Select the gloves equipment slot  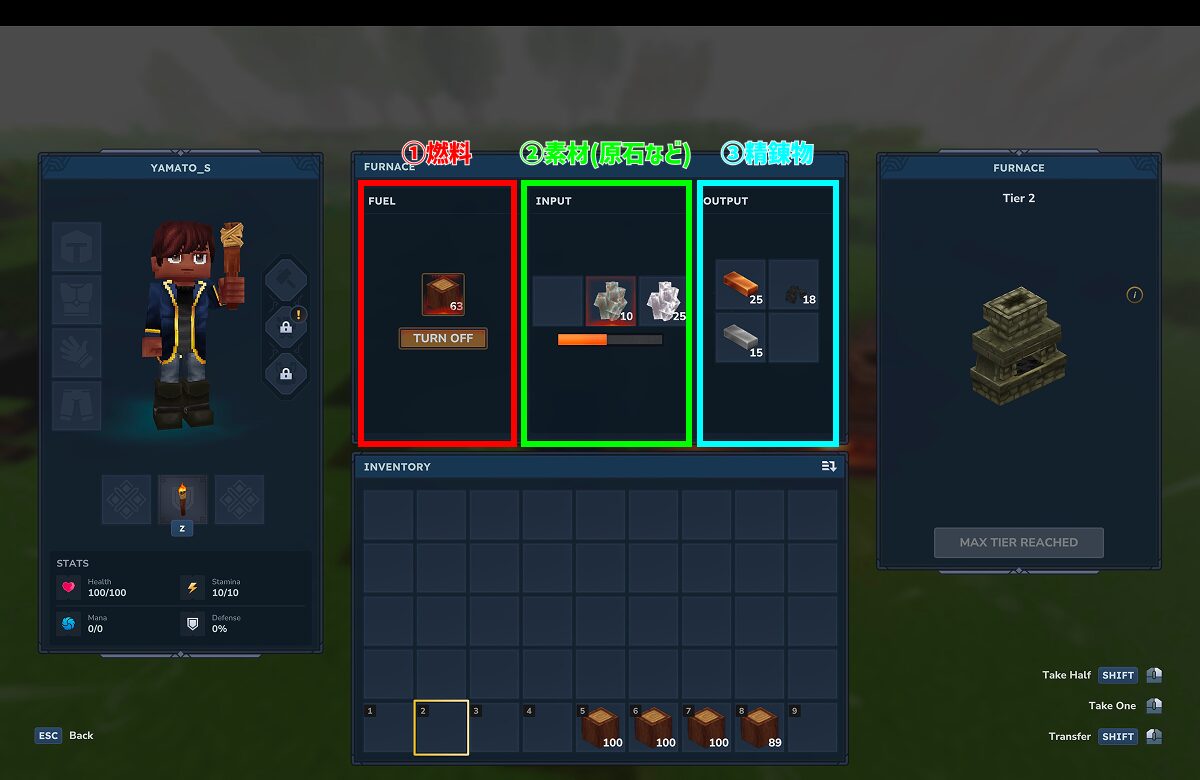[77, 353]
